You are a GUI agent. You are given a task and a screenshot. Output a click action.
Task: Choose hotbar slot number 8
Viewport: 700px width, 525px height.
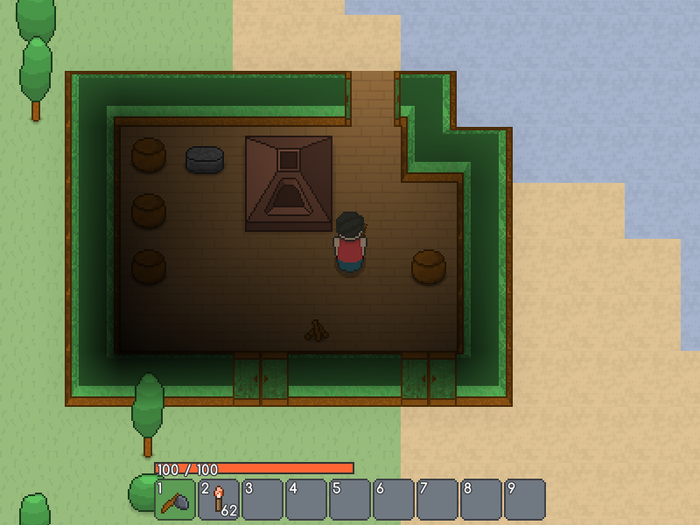(481, 498)
